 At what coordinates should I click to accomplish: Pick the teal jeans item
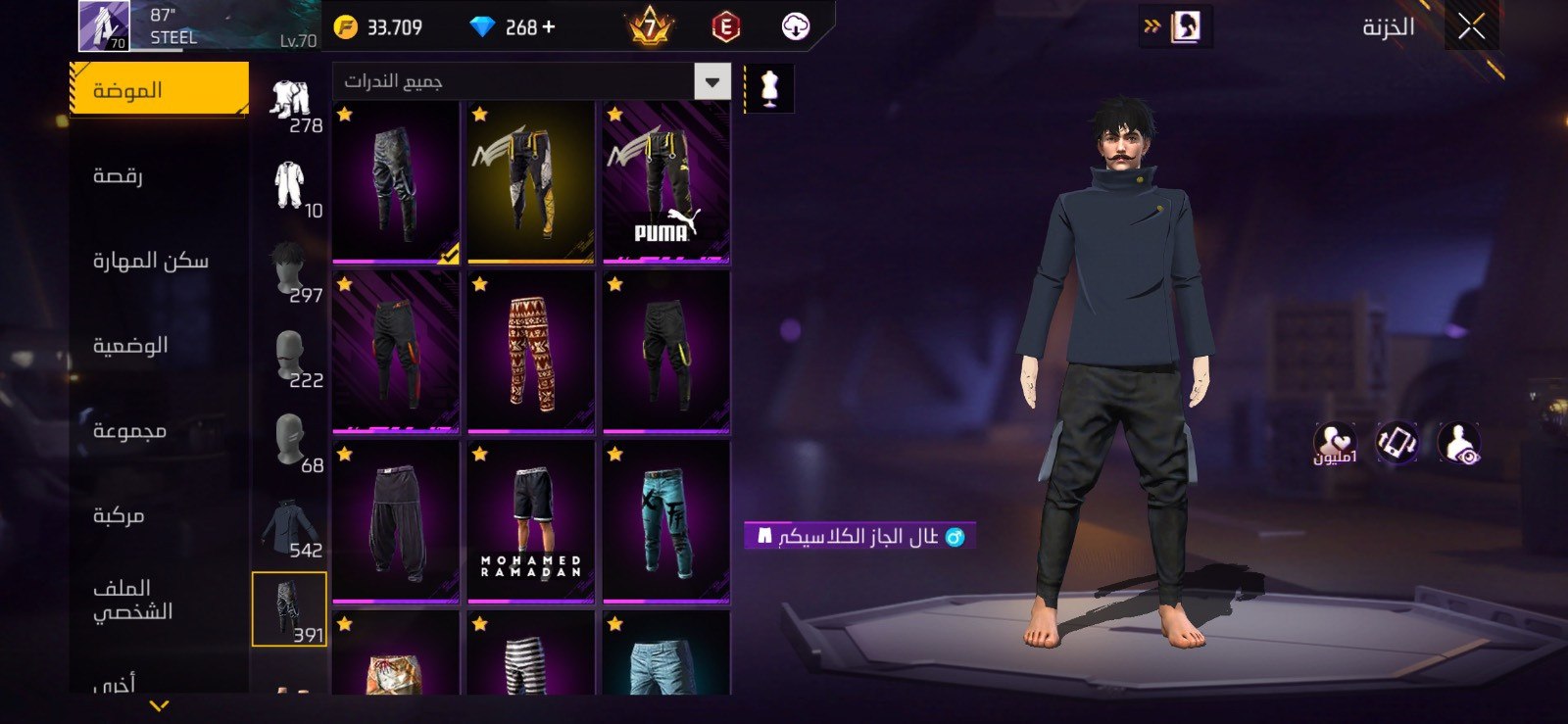click(x=666, y=522)
